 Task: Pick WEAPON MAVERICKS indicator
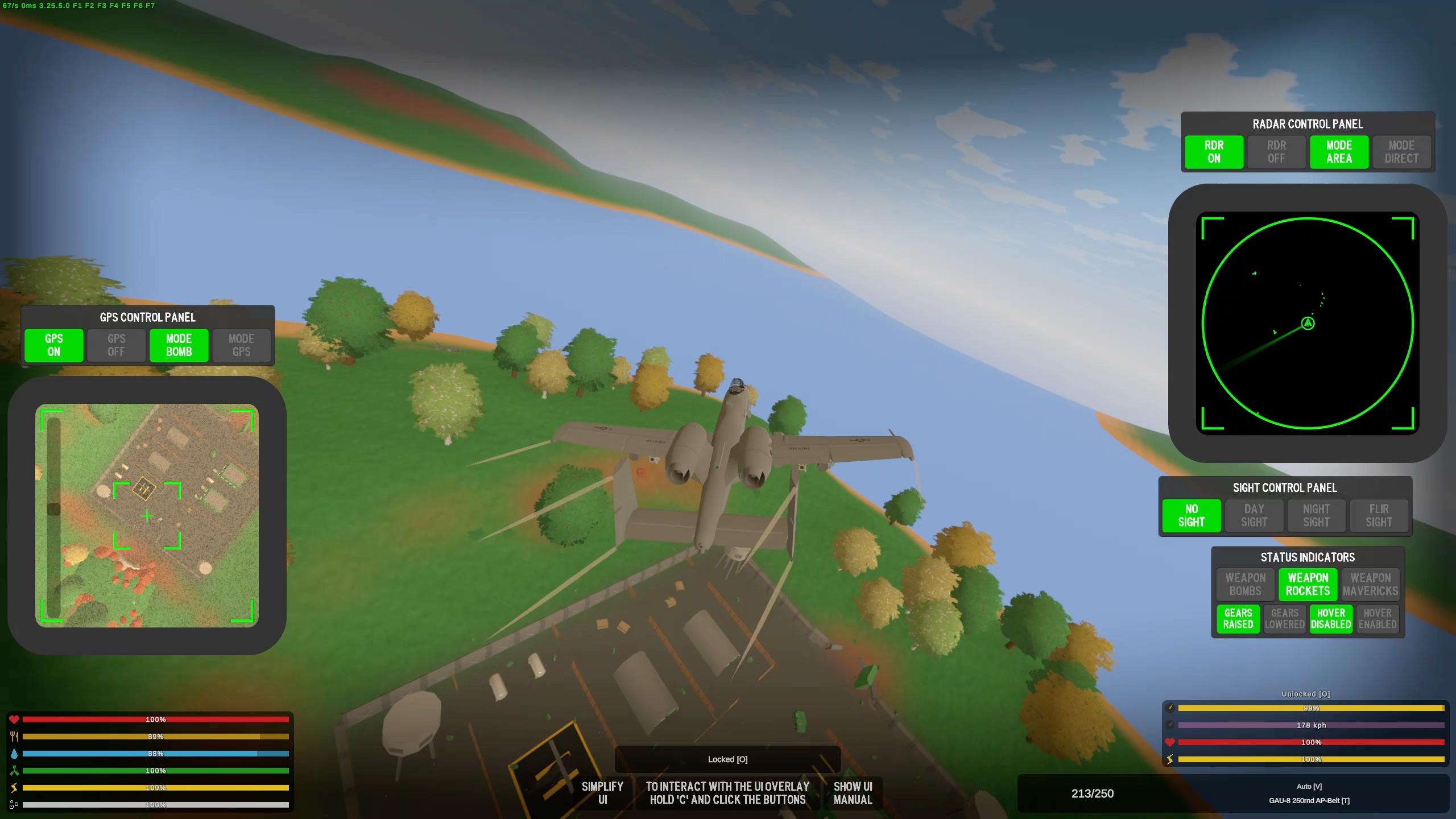click(1370, 585)
